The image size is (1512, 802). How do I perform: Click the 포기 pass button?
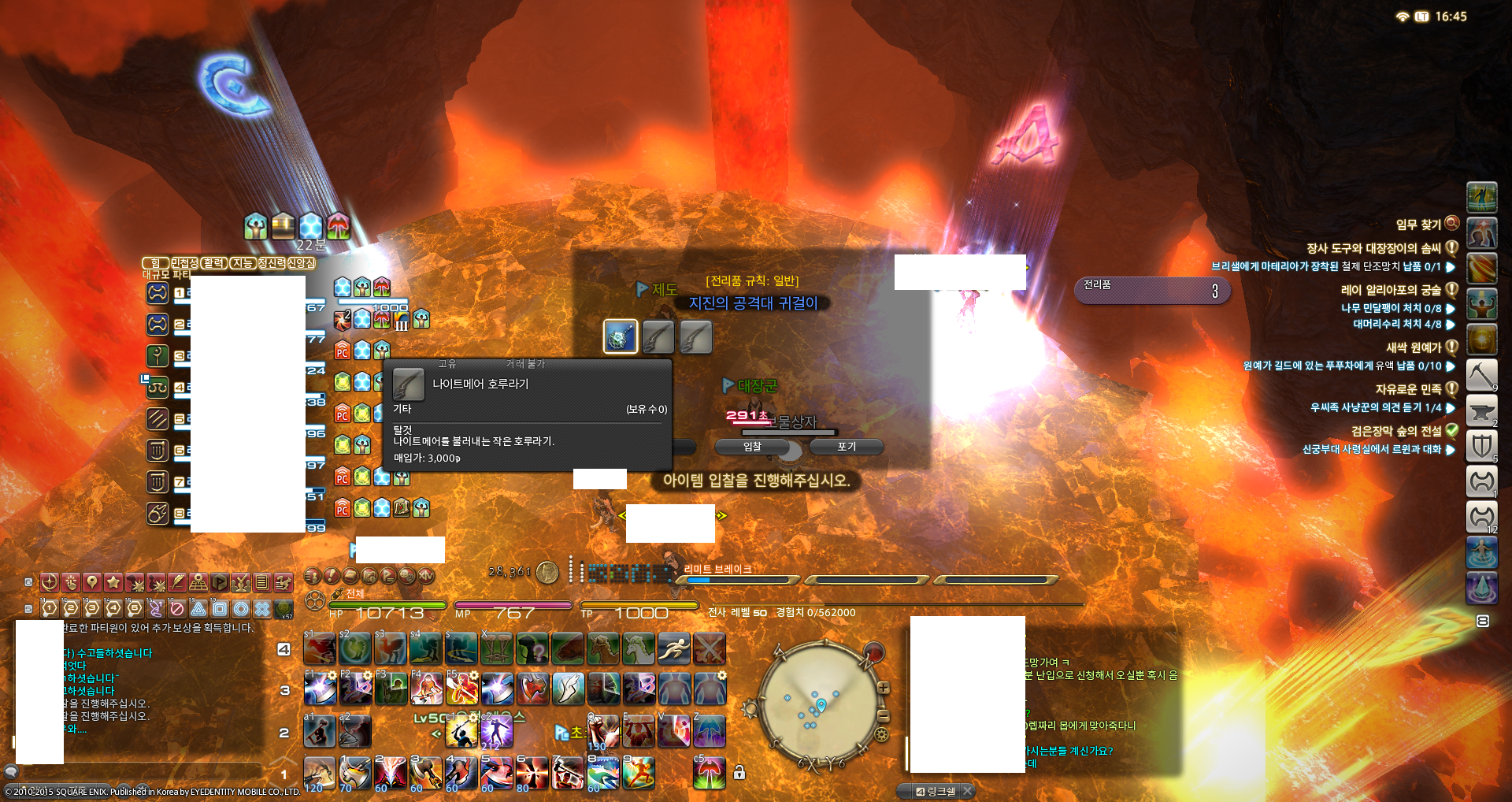tap(847, 447)
